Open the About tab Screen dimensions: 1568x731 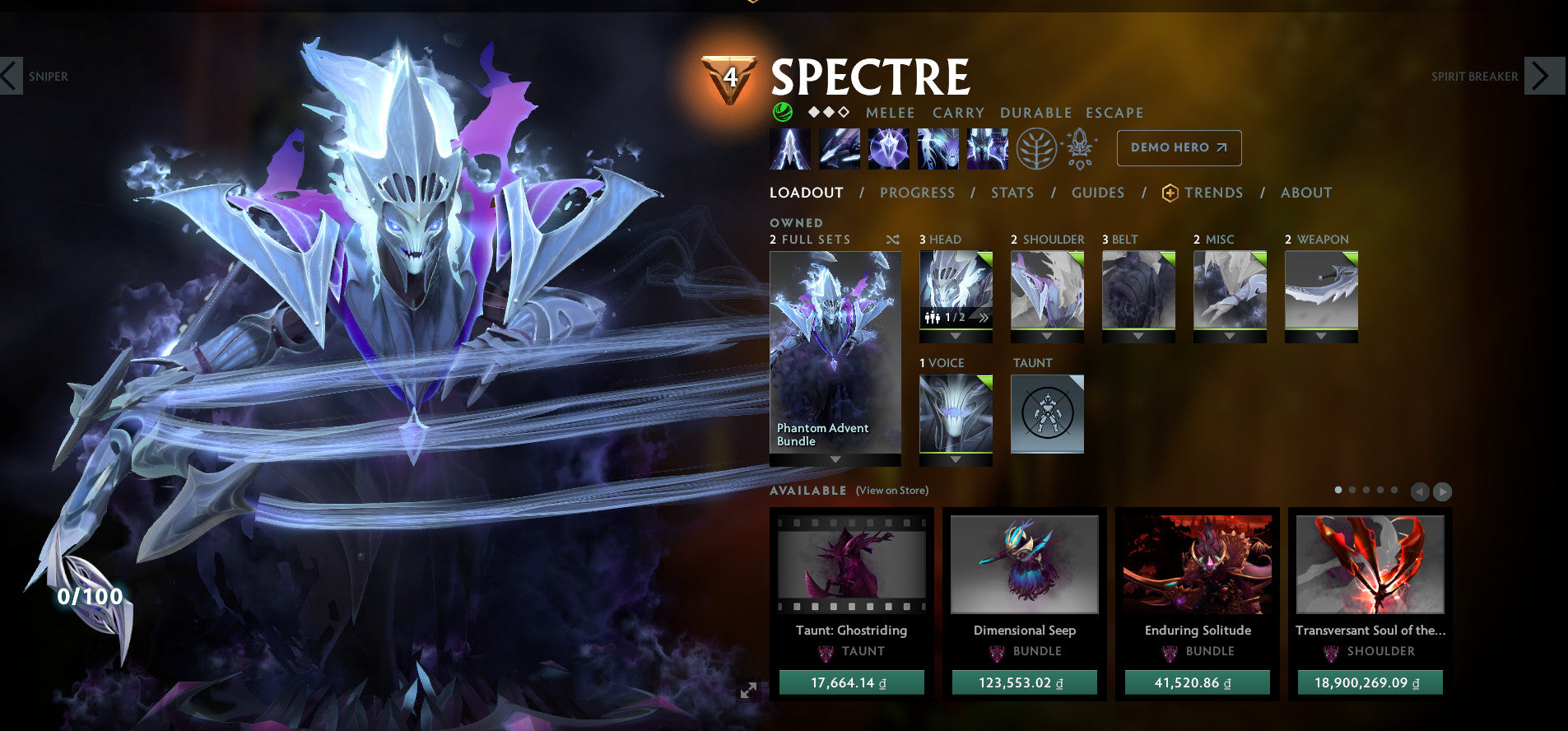click(x=1305, y=193)
